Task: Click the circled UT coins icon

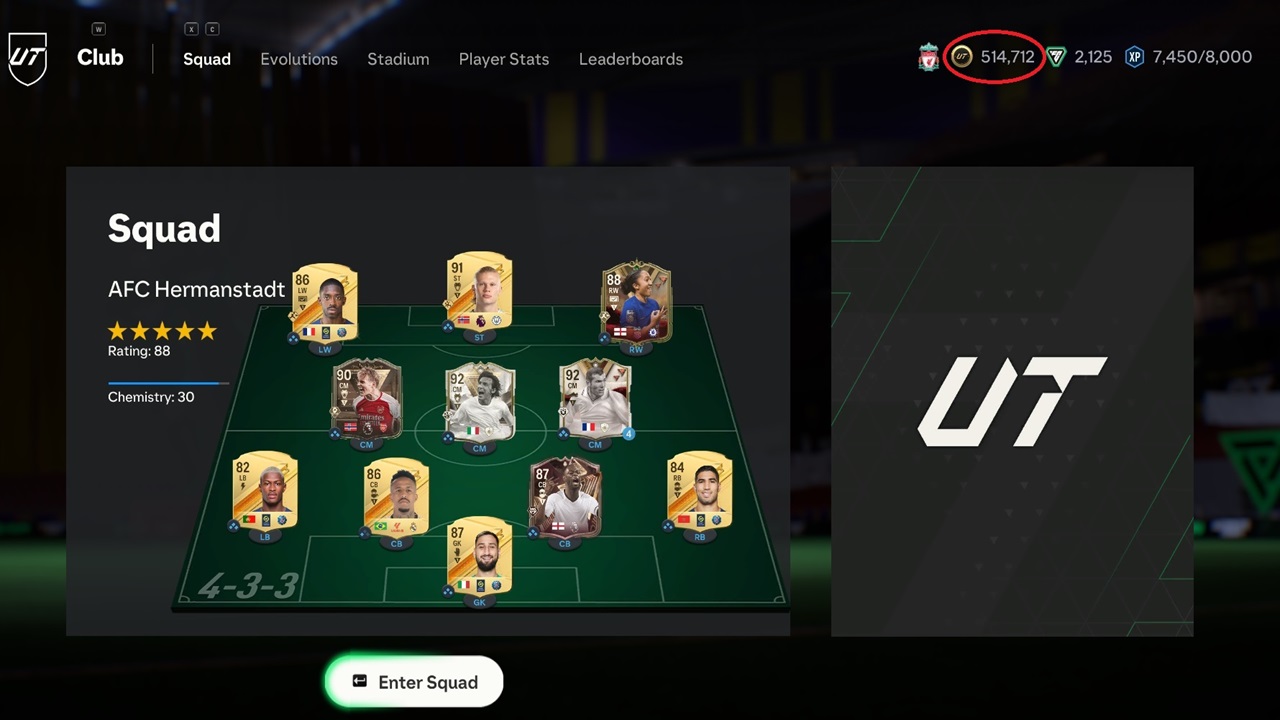Action: coord(961,57)
